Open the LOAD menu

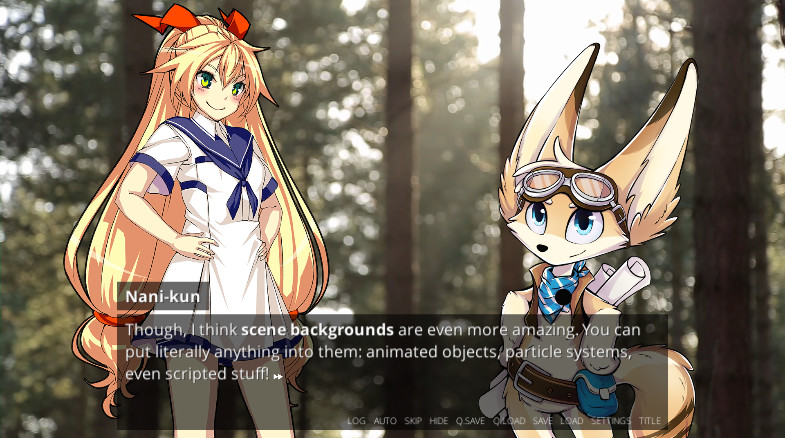(571, 421)
